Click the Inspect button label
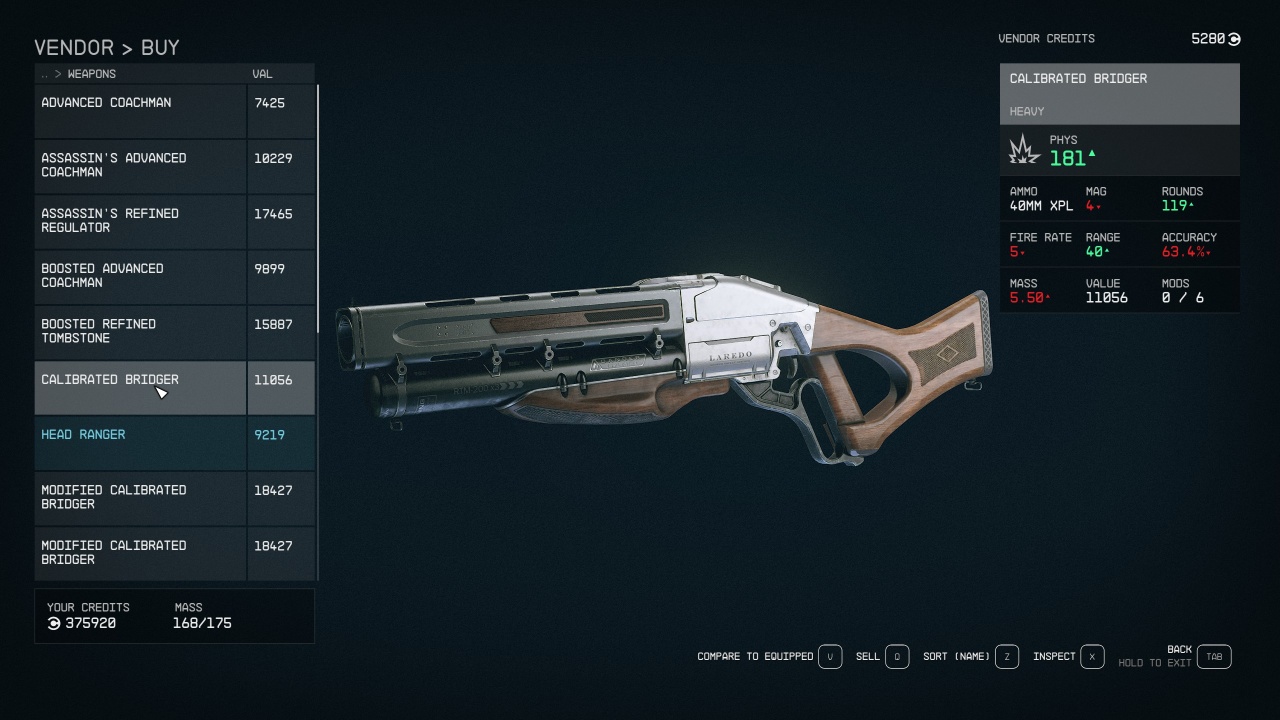This screenshot has width=1280, height=720. (1053, 657)
